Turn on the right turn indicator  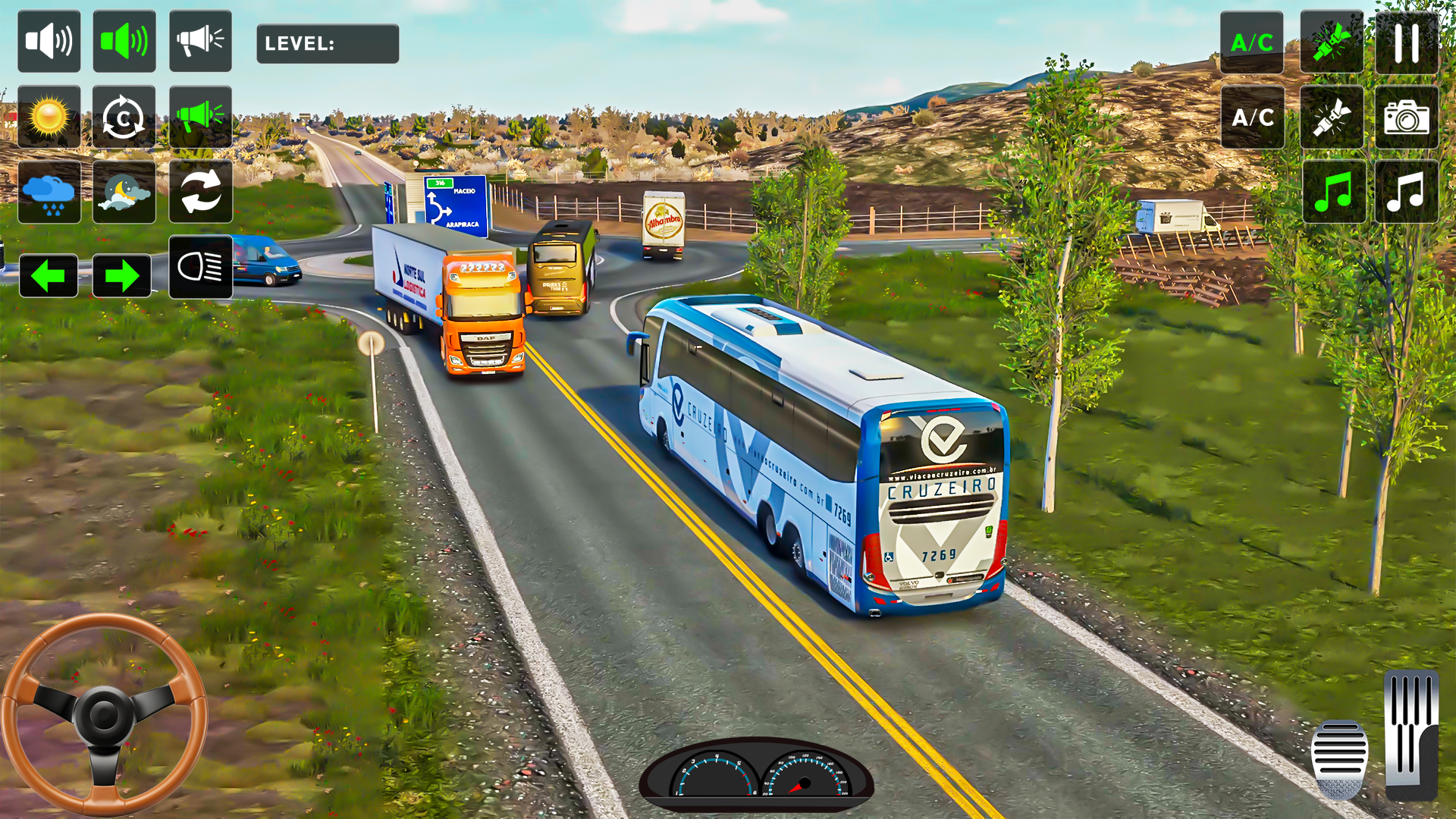pyautogui.click(x=124, y=275)
